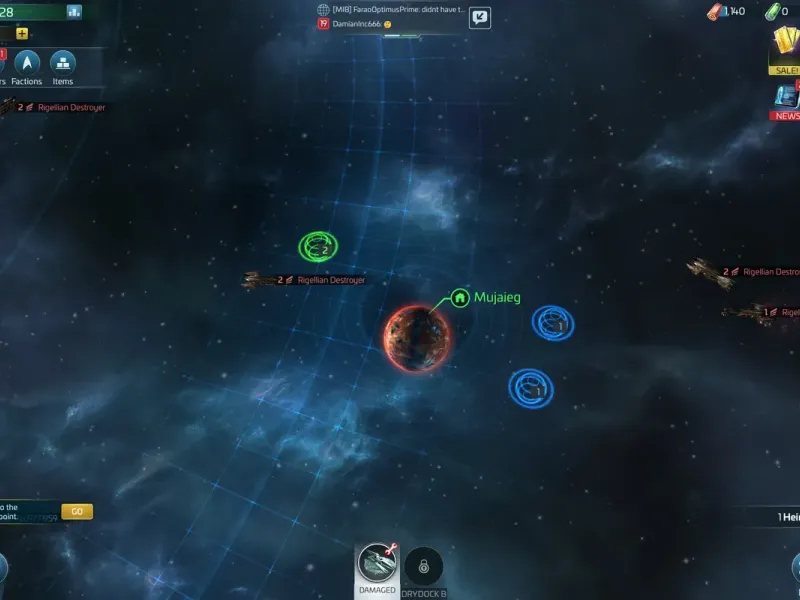
Task: Open the leaderboard bar-chart icon
Action: 74,12
